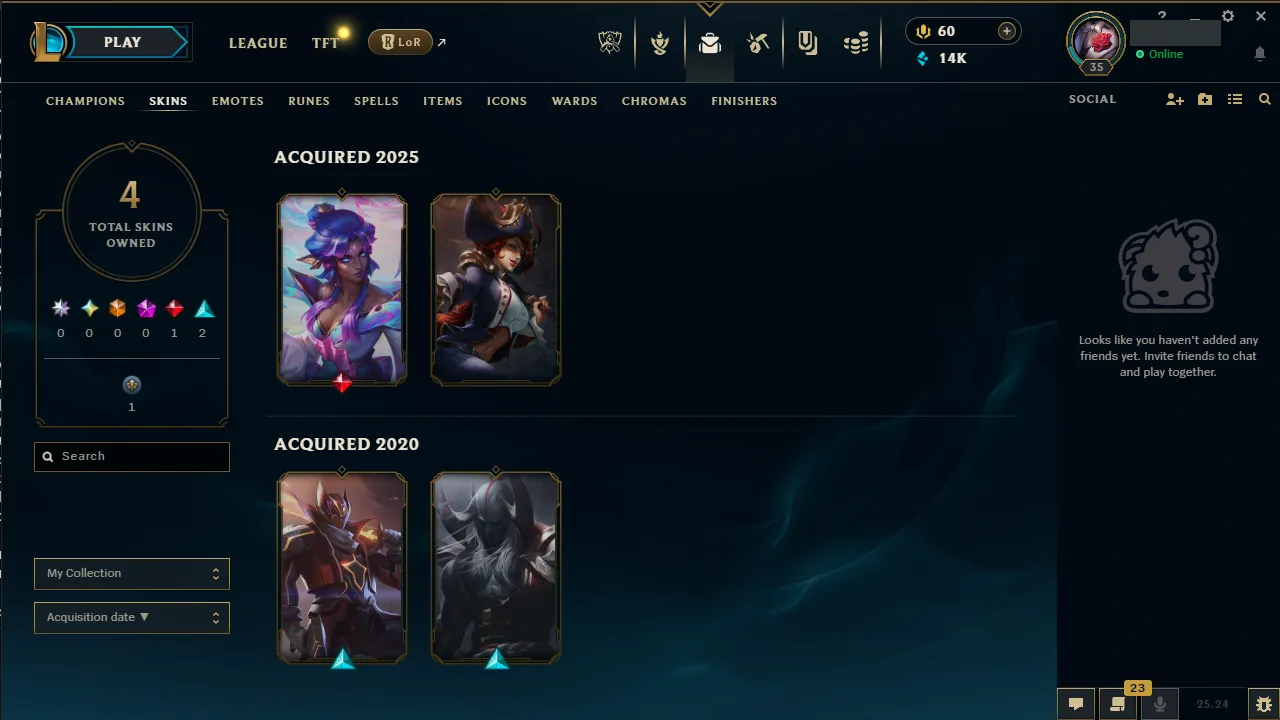Open the Store with the coins icon
The image size is (1280, 720).
point(856,42)
